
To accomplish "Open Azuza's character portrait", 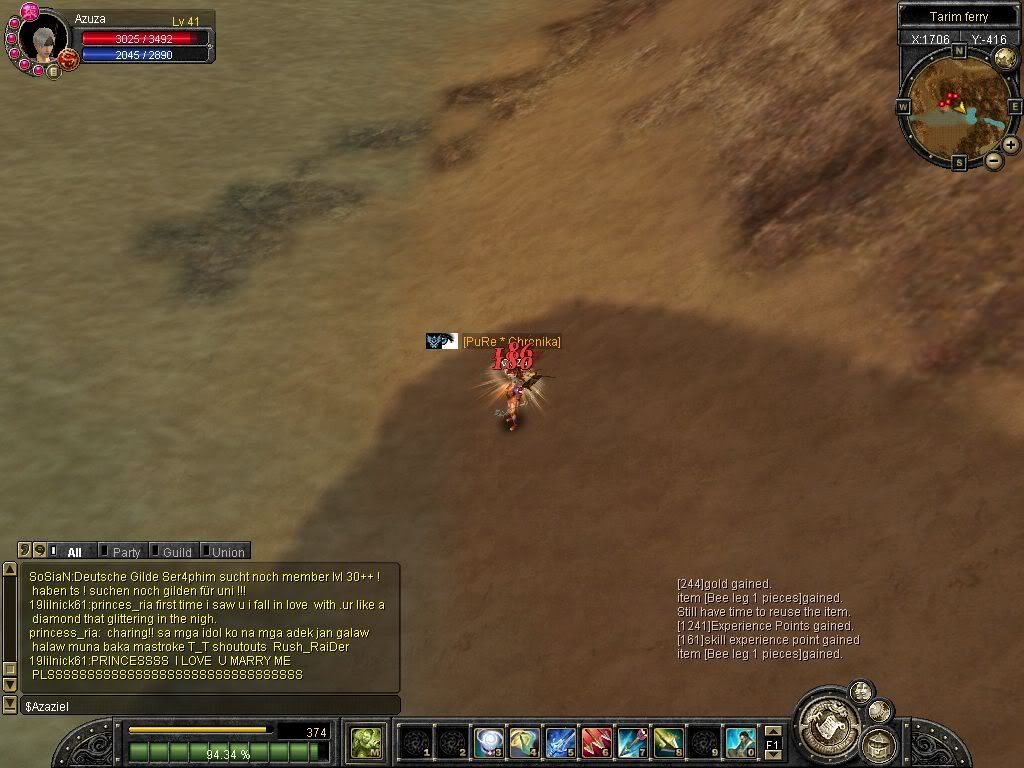I will click(43, 38).
